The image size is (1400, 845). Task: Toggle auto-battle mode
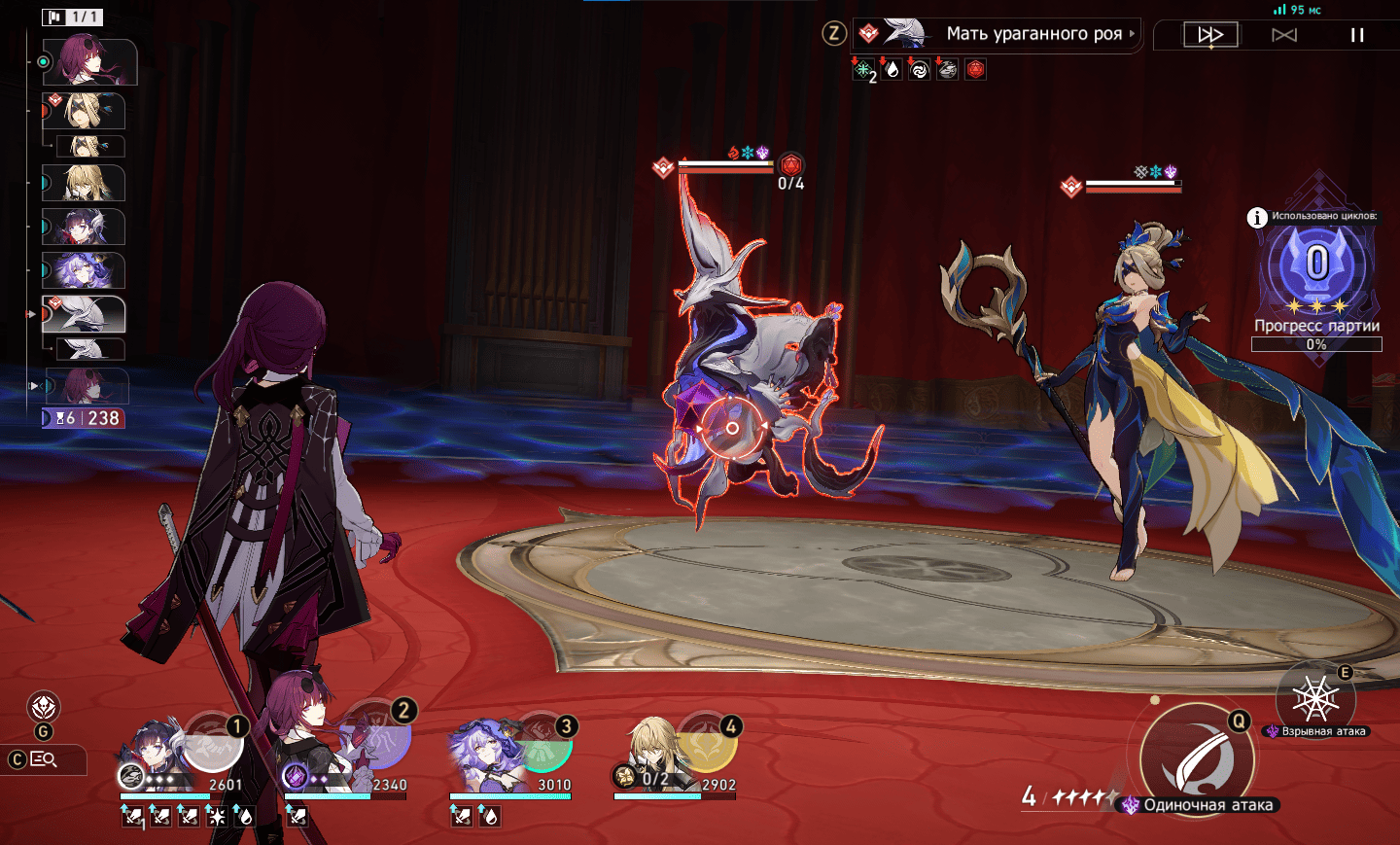[x=1284, y=35]
